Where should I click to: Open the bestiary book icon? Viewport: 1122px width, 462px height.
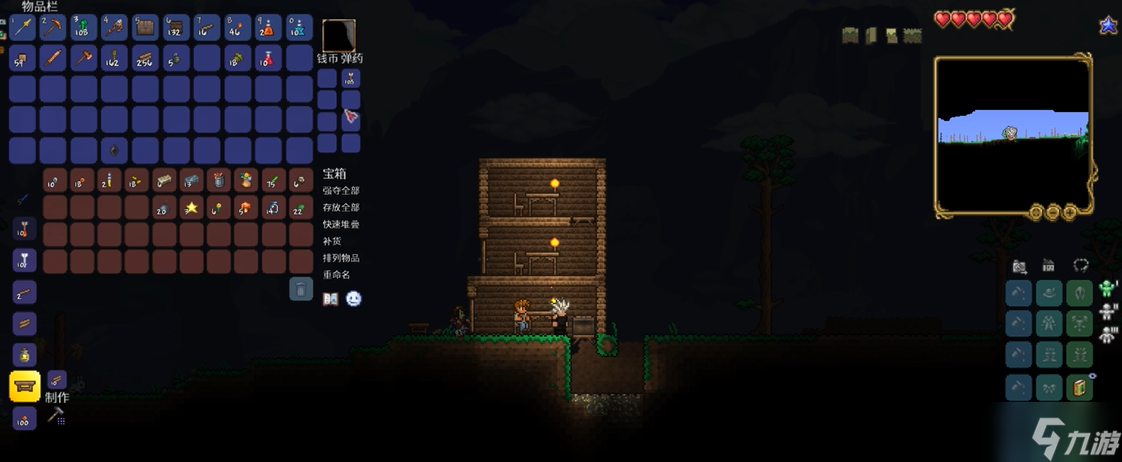click(x=331, y=299)
